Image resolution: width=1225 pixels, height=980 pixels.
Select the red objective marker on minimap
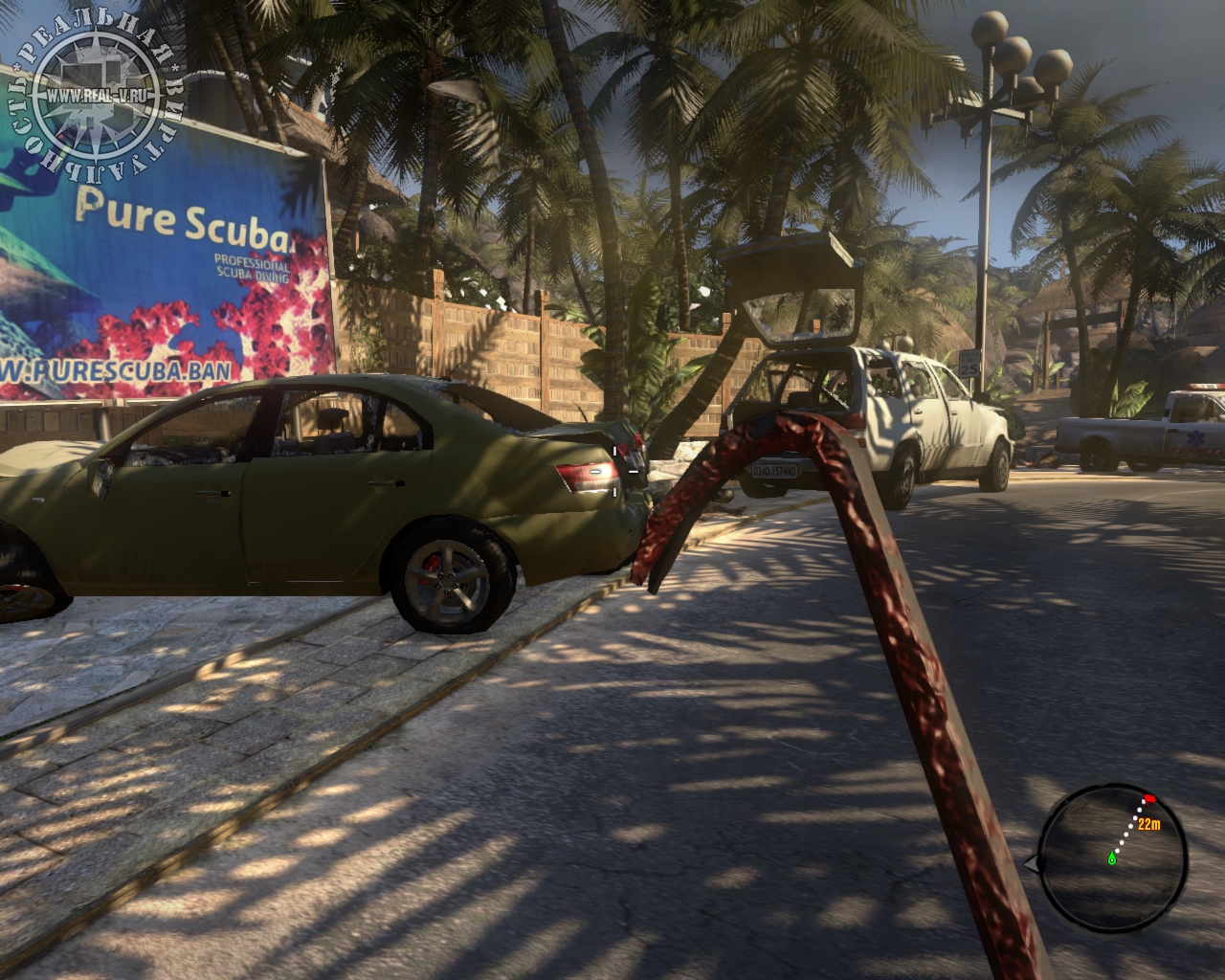[1149, 798]
